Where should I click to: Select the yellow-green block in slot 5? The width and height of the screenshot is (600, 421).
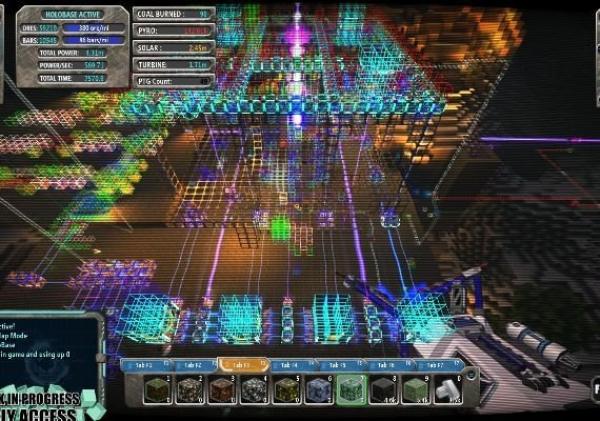click(x=286, y=390)
